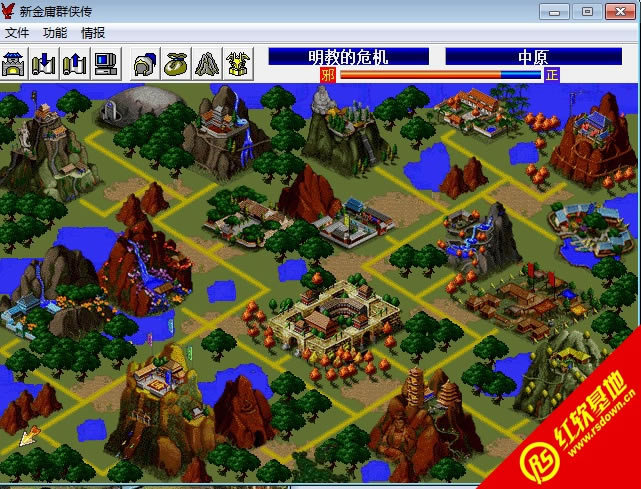Select the scroll with up arrow icon
641x489 pixels.
tap(75, 63)
